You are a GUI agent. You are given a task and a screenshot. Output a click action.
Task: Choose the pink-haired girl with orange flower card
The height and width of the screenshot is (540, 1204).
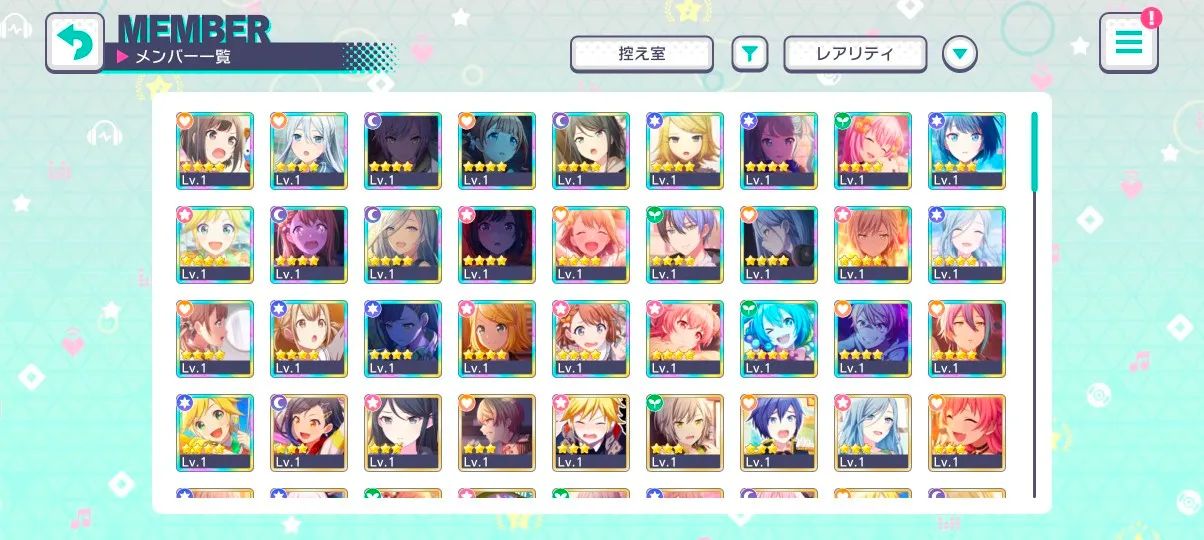coord(873,150)
